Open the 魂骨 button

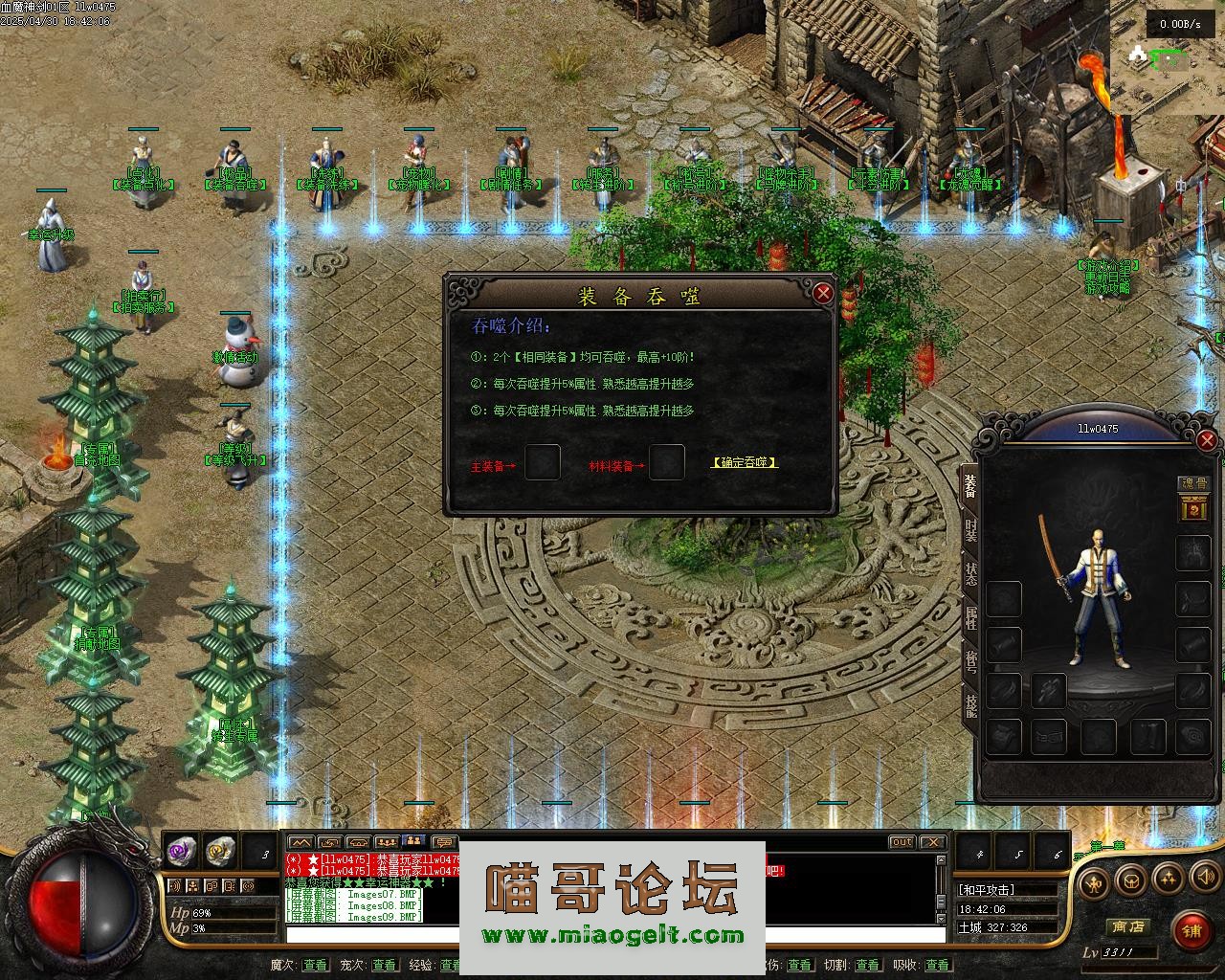tap(1192, 485)
